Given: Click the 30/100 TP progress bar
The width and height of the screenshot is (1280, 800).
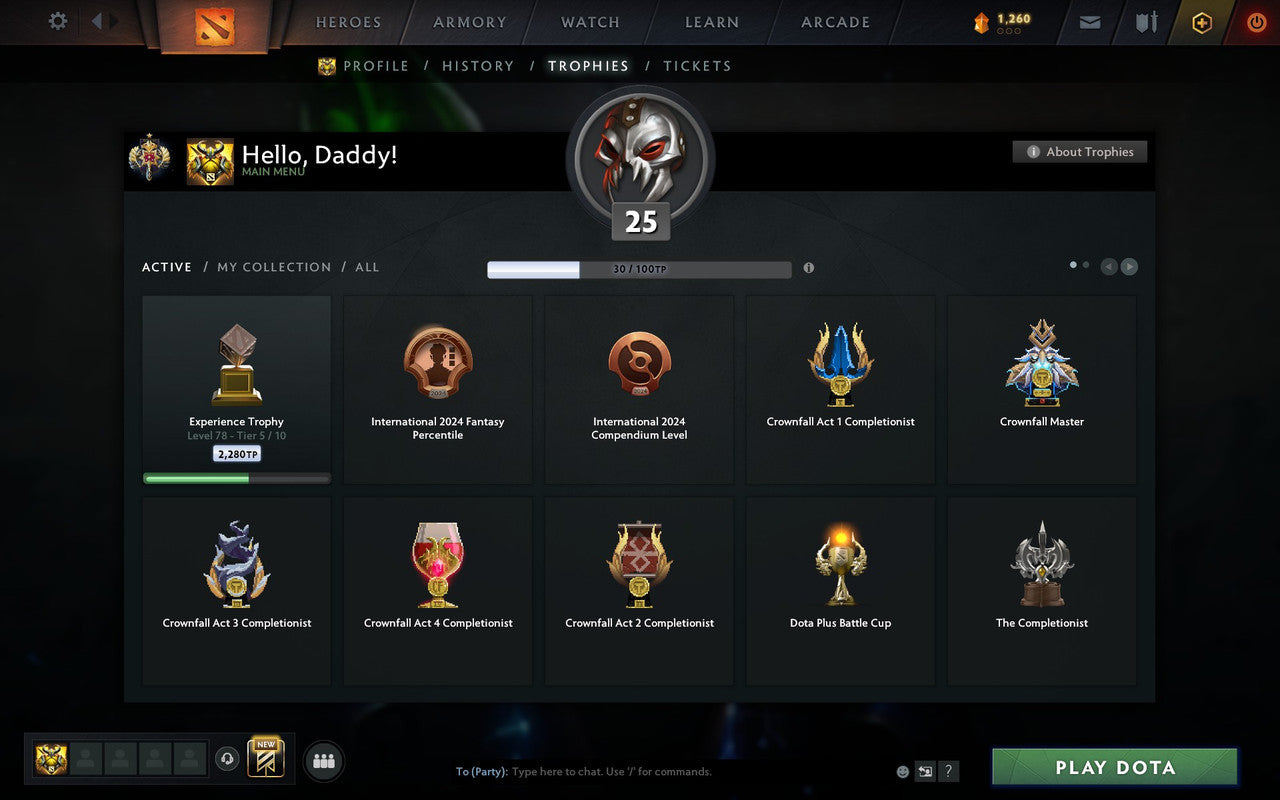Looking at the screenshot, I should coord(638,269).
